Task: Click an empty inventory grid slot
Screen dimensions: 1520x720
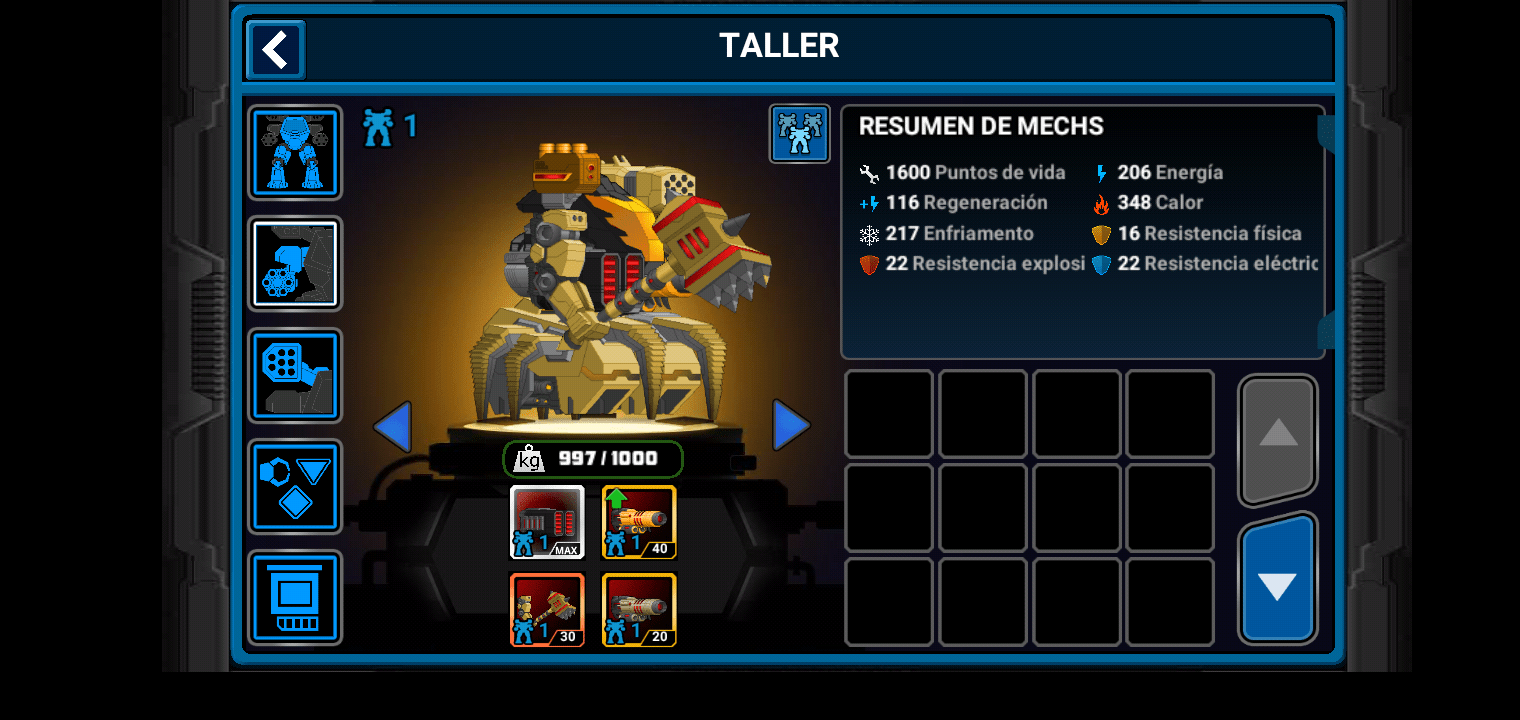Action: 888,412
